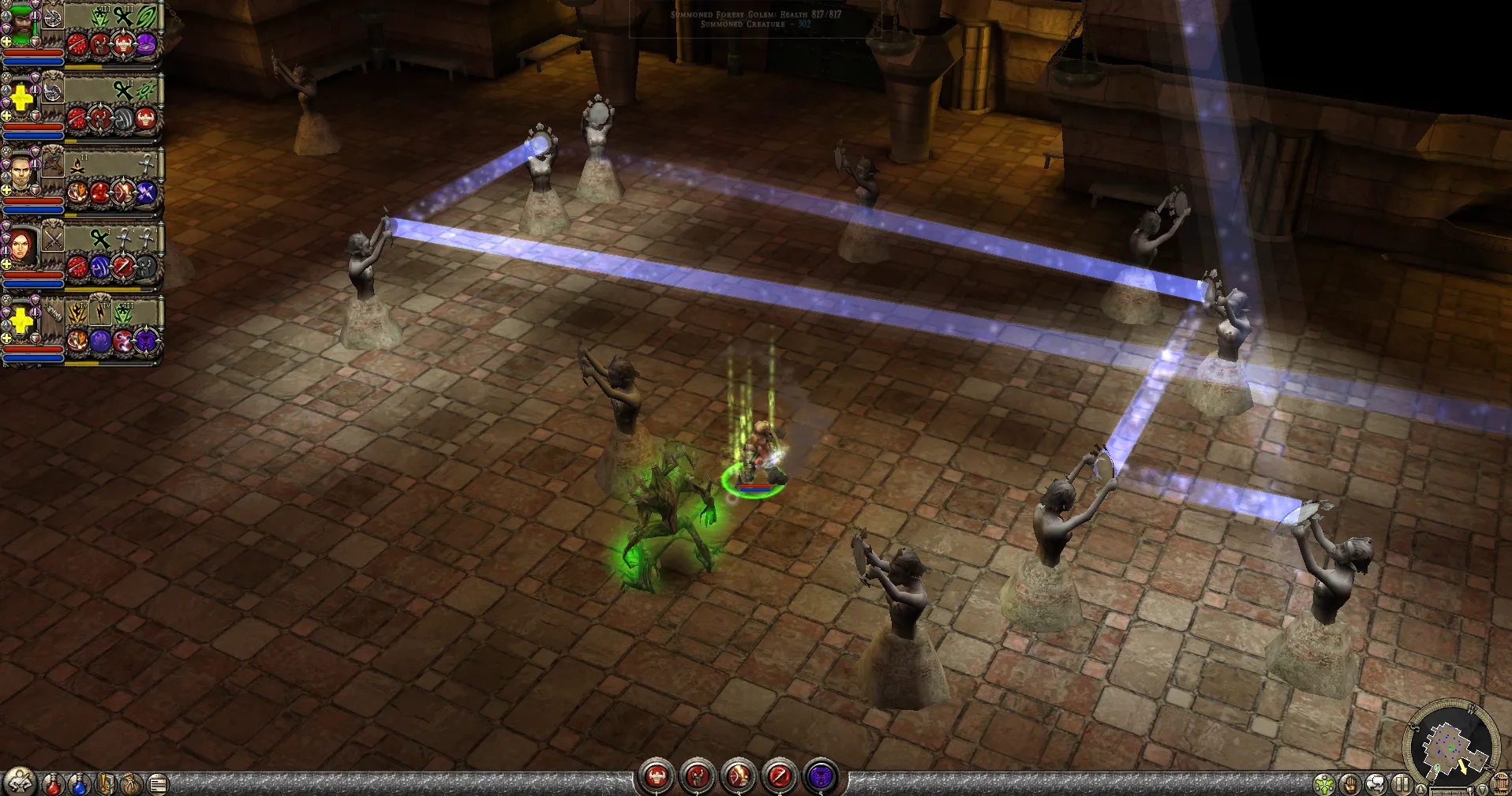Activate the flexing warrior power in bottom bar
1512x796 pixels.
click(x=657, y=777)
